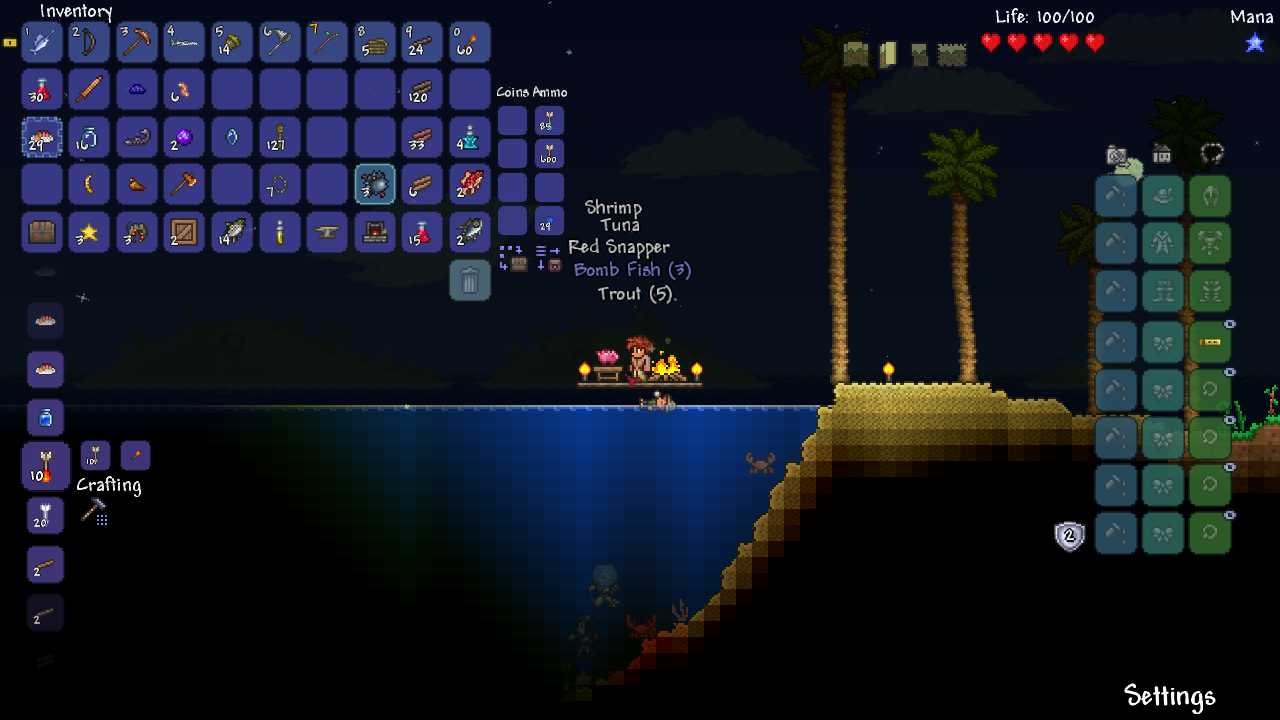Choose the highlighted bomb fish slot
This screenshot has width=1280, height=720.
375,185
